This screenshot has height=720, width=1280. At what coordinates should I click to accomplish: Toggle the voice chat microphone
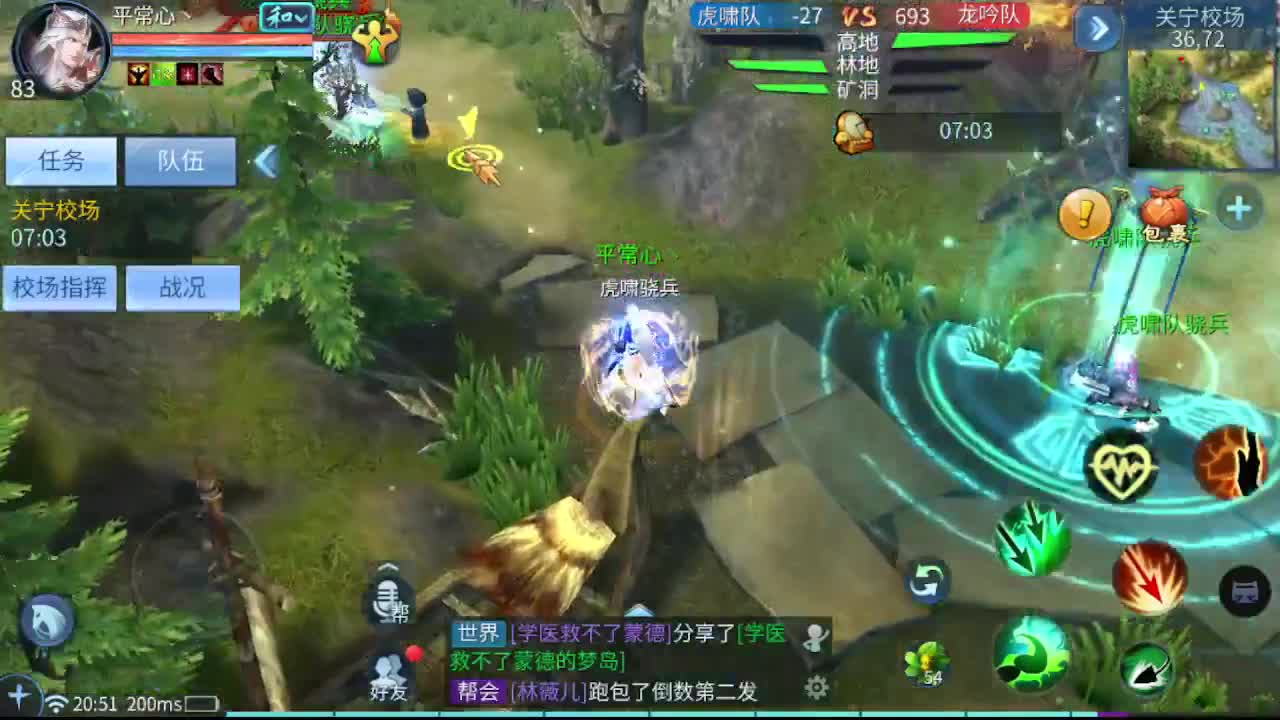click(387, 600)
